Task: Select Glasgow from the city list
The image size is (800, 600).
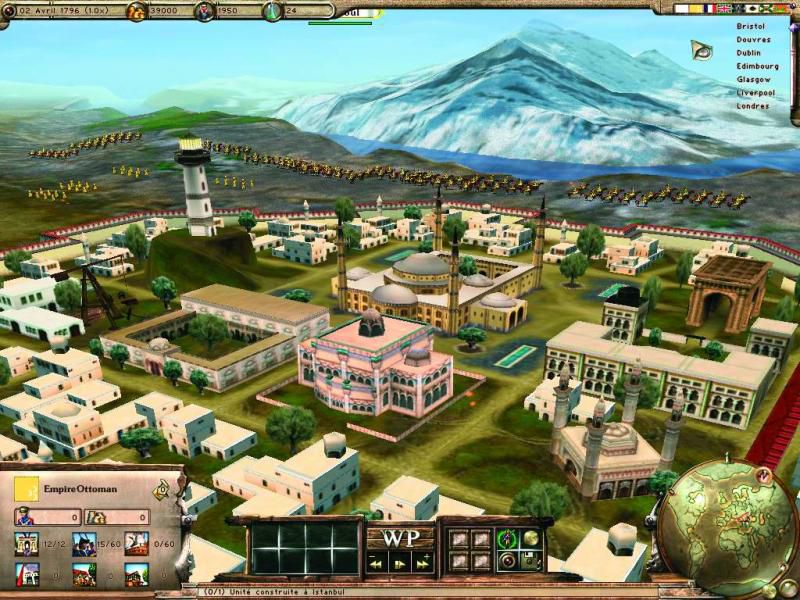Action: (x=753, y=79)
